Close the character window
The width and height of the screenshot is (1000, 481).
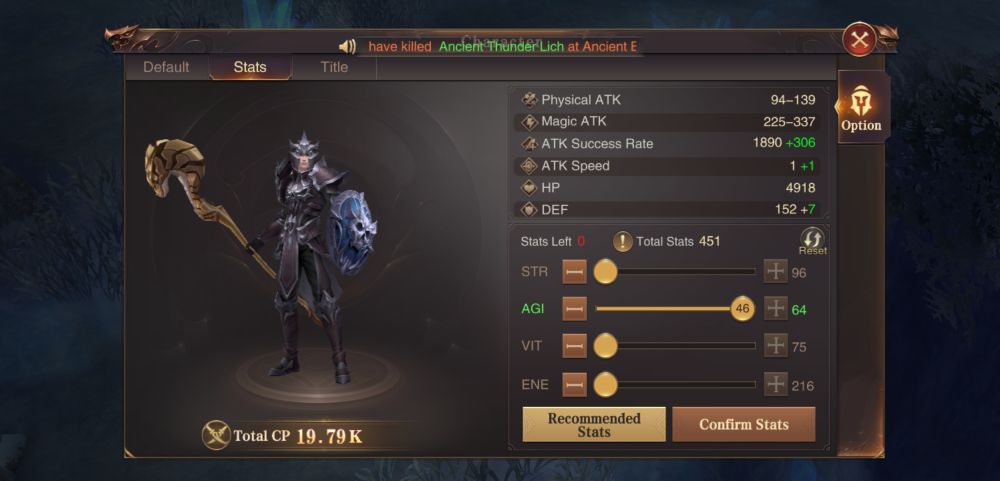(859, 39)
